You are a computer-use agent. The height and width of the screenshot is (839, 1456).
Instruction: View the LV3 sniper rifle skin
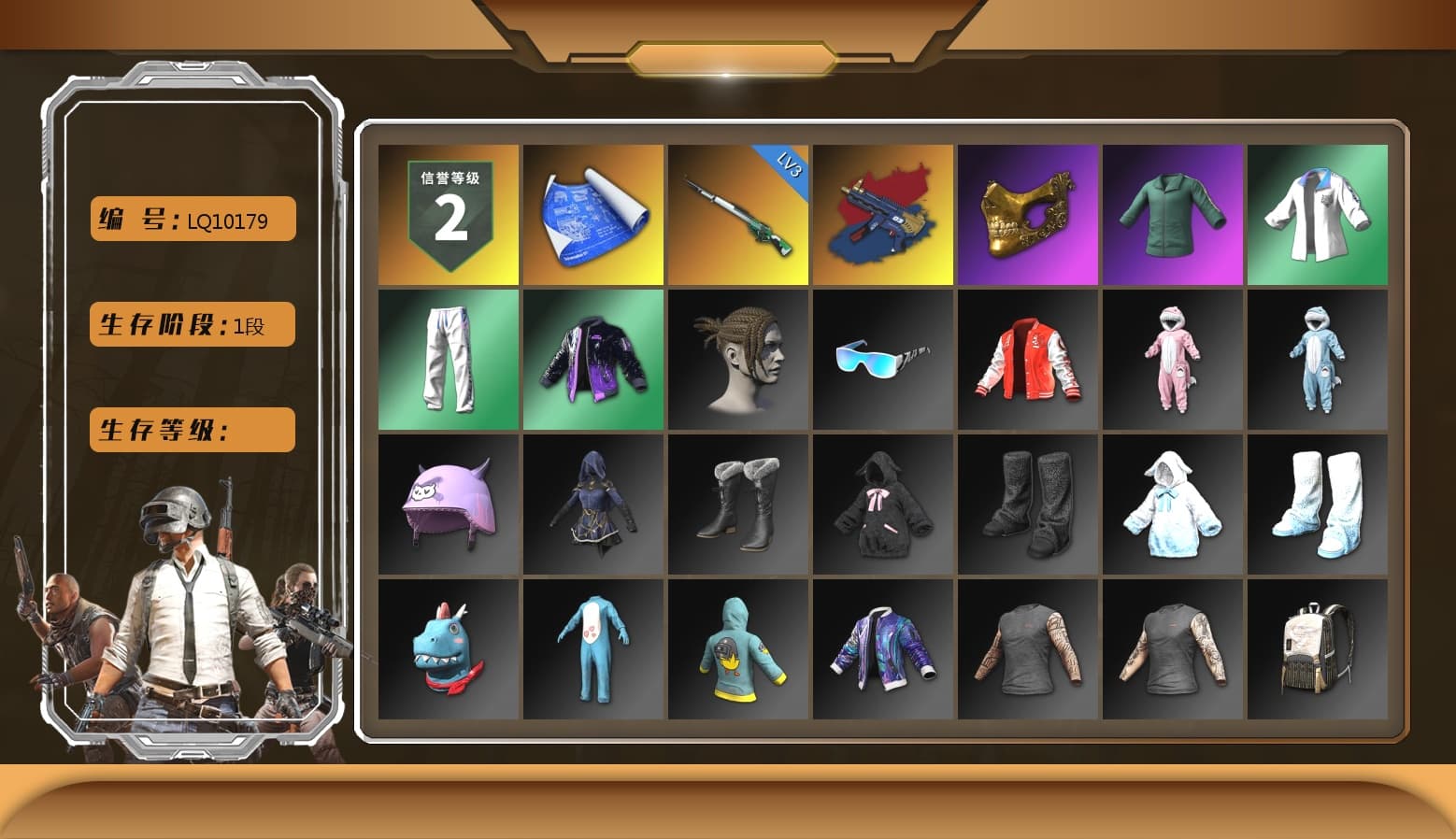tap(737, 214)
